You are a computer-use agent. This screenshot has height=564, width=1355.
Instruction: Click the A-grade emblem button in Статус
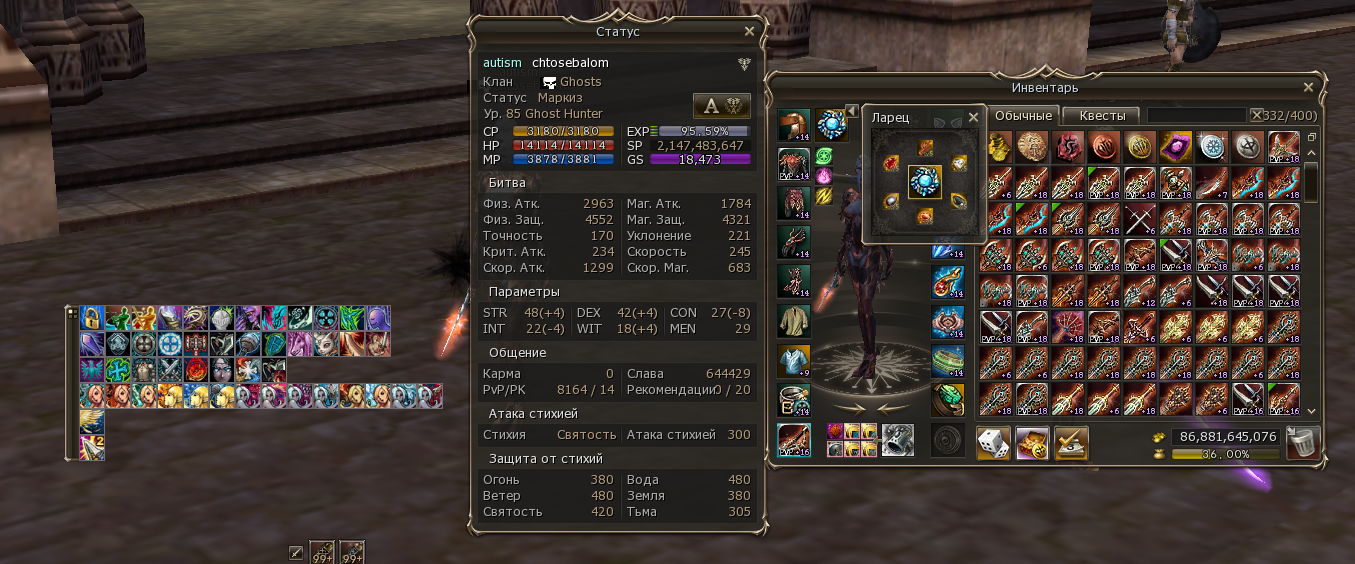[721, 106]
